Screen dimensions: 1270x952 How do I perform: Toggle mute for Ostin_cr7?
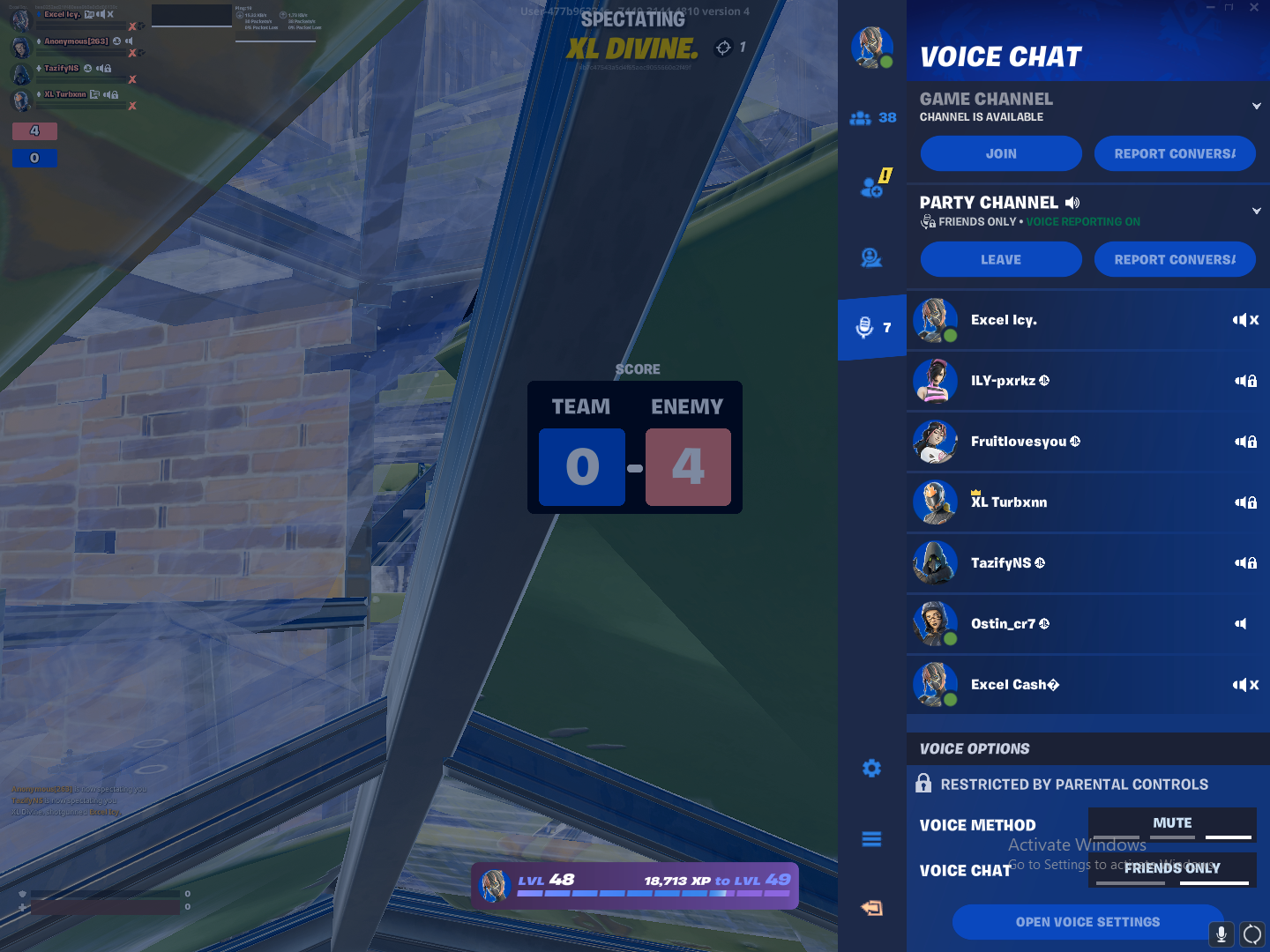[x=1241, y=624]
